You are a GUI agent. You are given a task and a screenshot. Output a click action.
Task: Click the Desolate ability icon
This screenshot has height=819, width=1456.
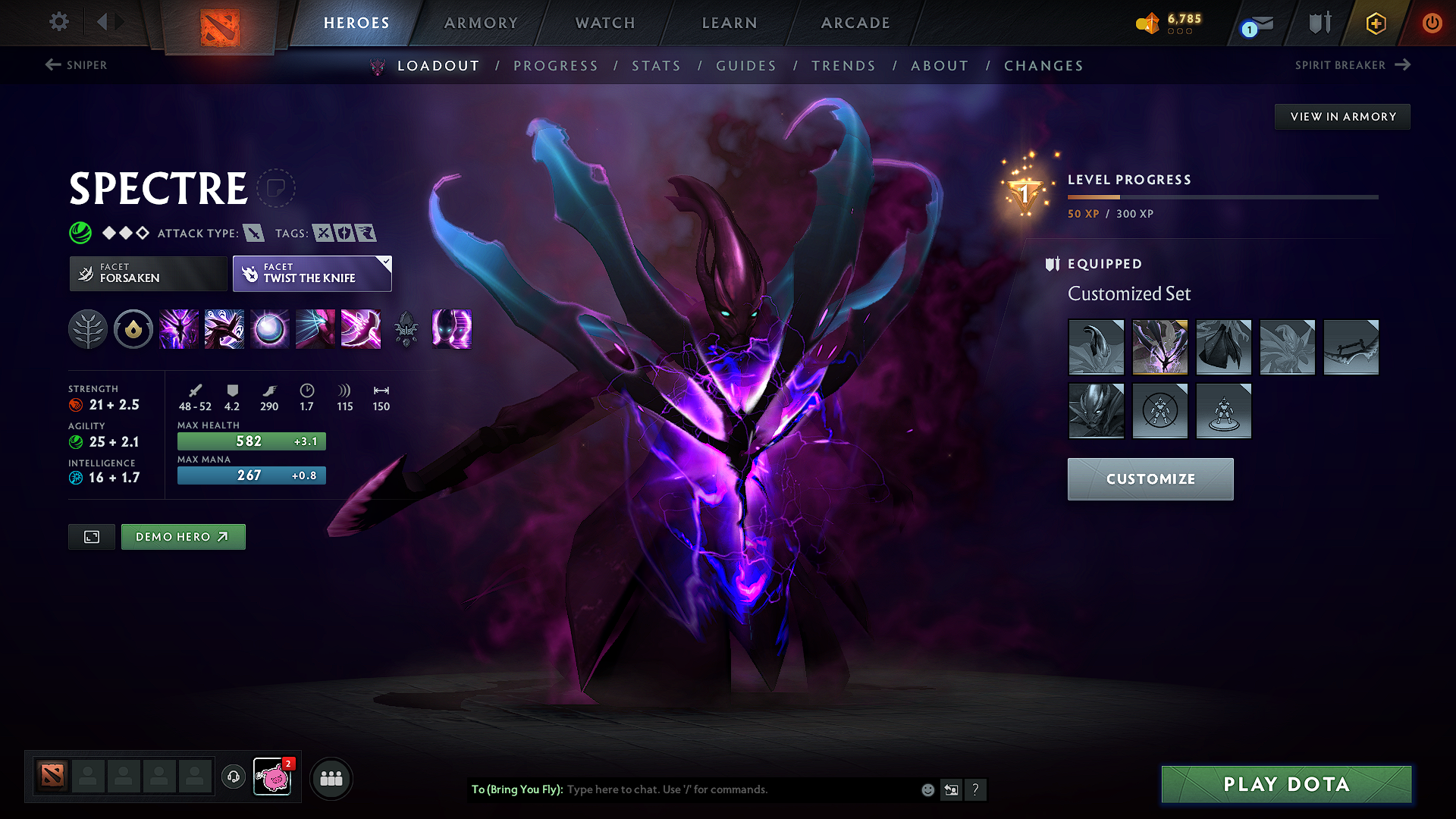(224, 329)
